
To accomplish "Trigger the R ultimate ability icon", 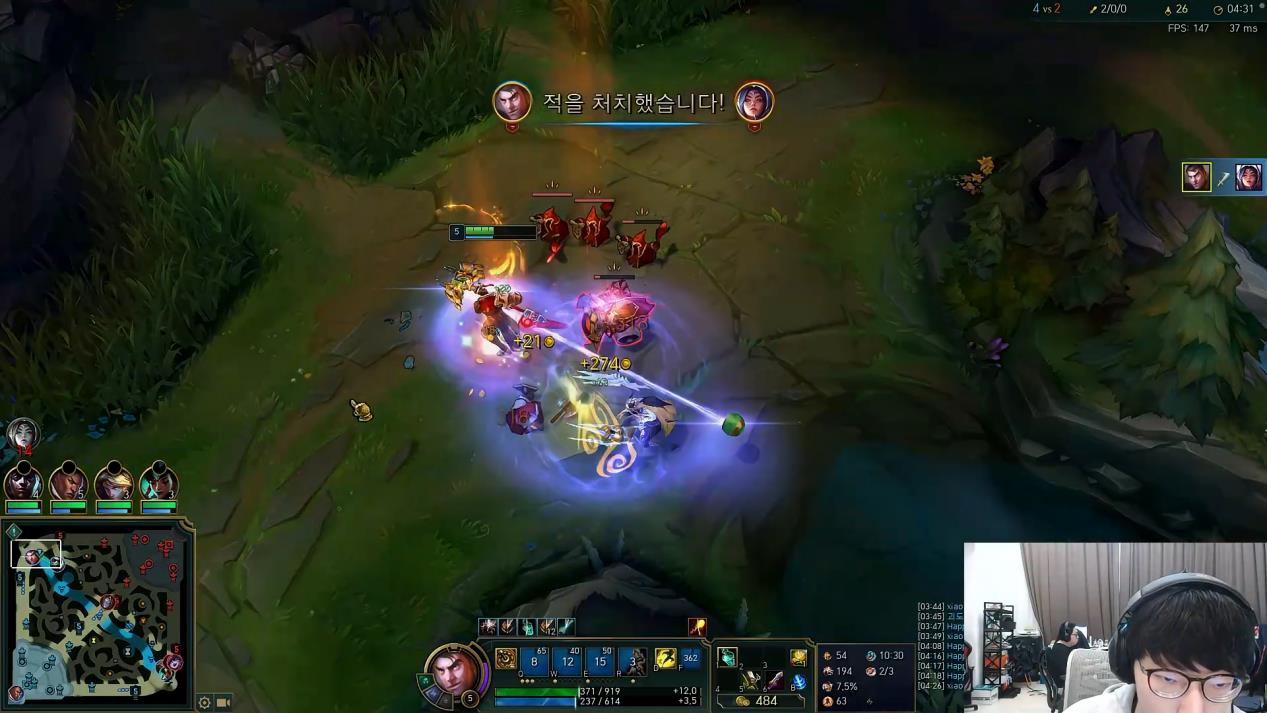I will 632,660.
